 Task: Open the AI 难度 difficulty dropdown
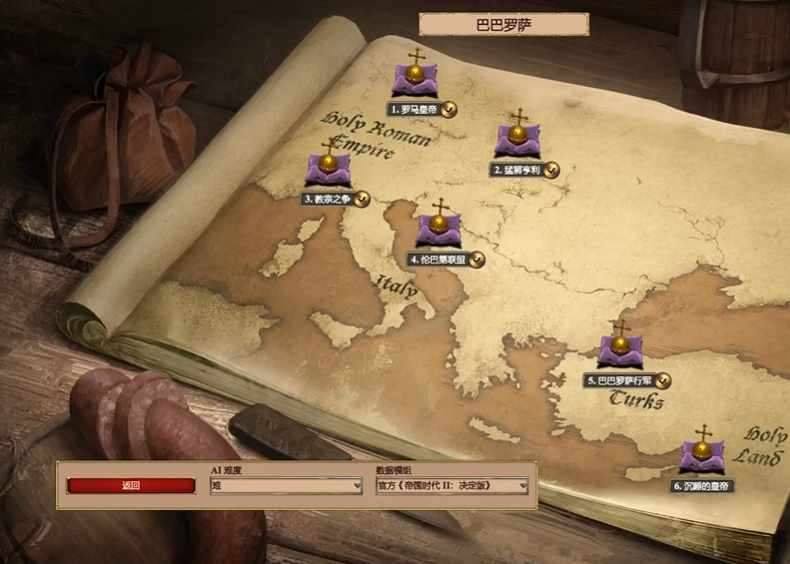tap(286, 486)
